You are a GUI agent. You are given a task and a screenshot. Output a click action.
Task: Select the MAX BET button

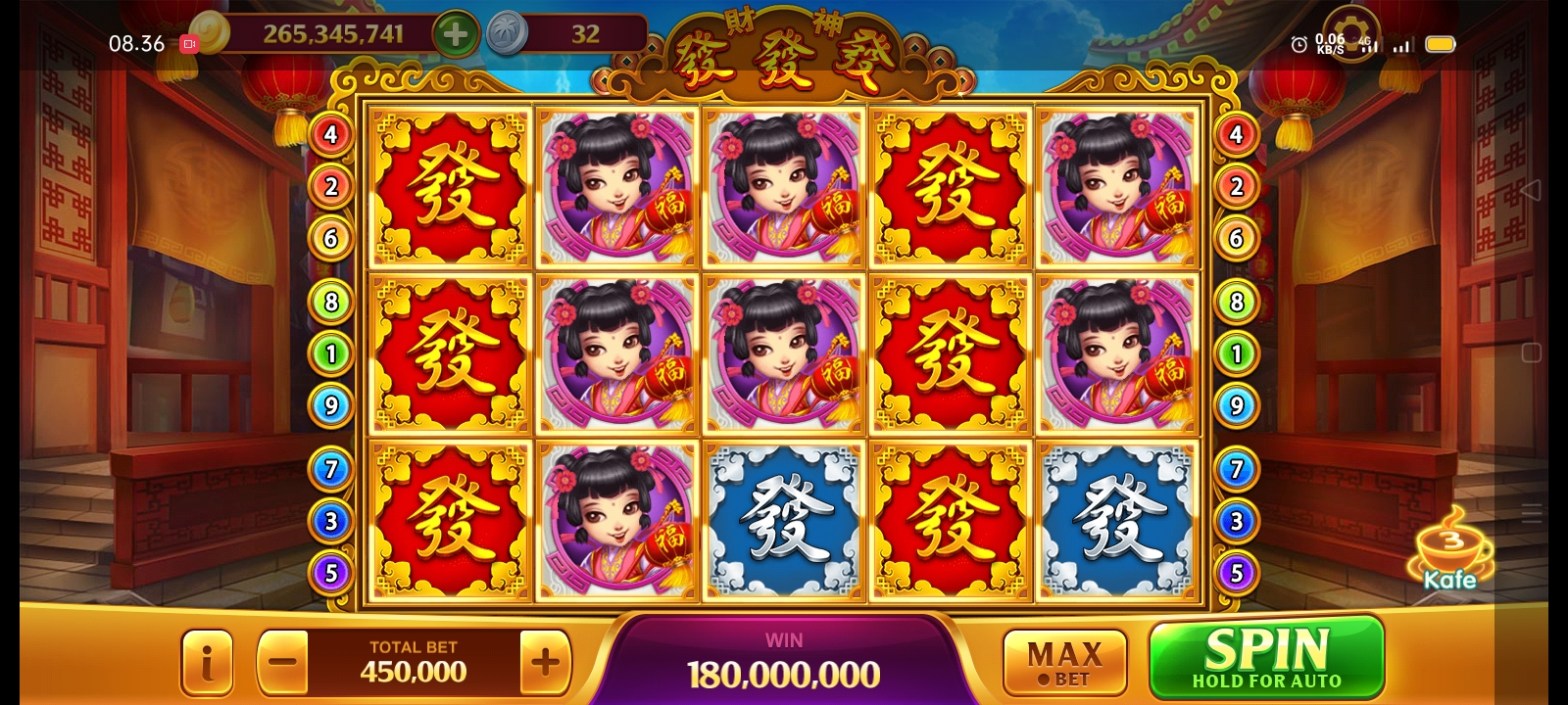(x=1064, y=663)
